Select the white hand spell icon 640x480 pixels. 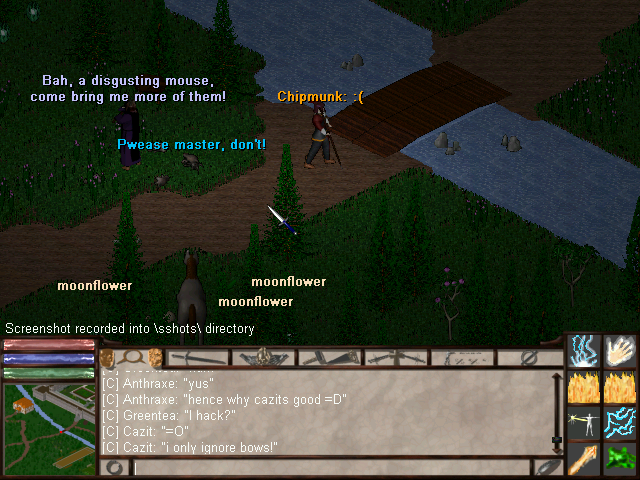pyautogui.click(x=620, y=351)
